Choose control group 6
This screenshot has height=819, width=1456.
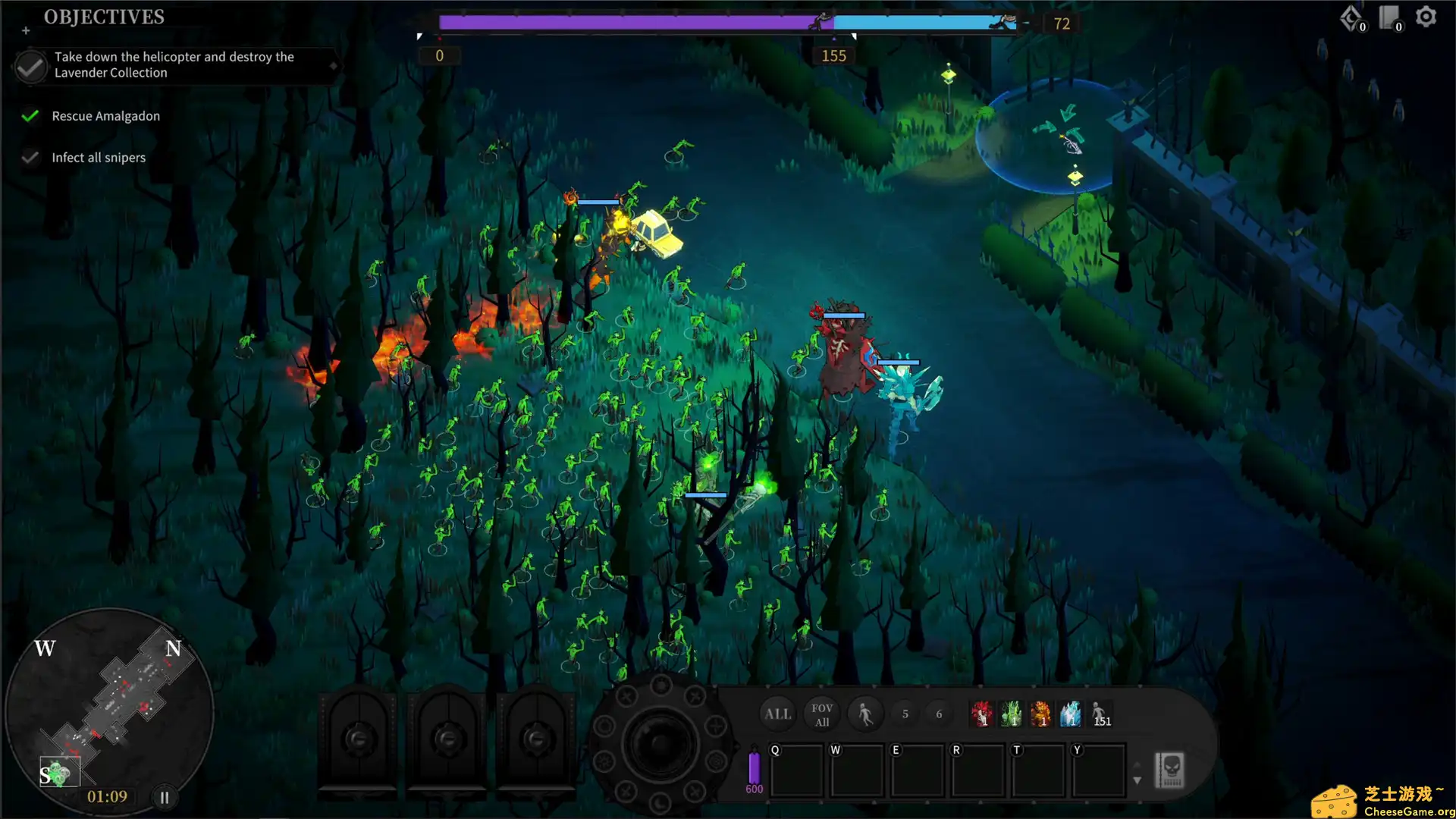(x=939, y=714)
